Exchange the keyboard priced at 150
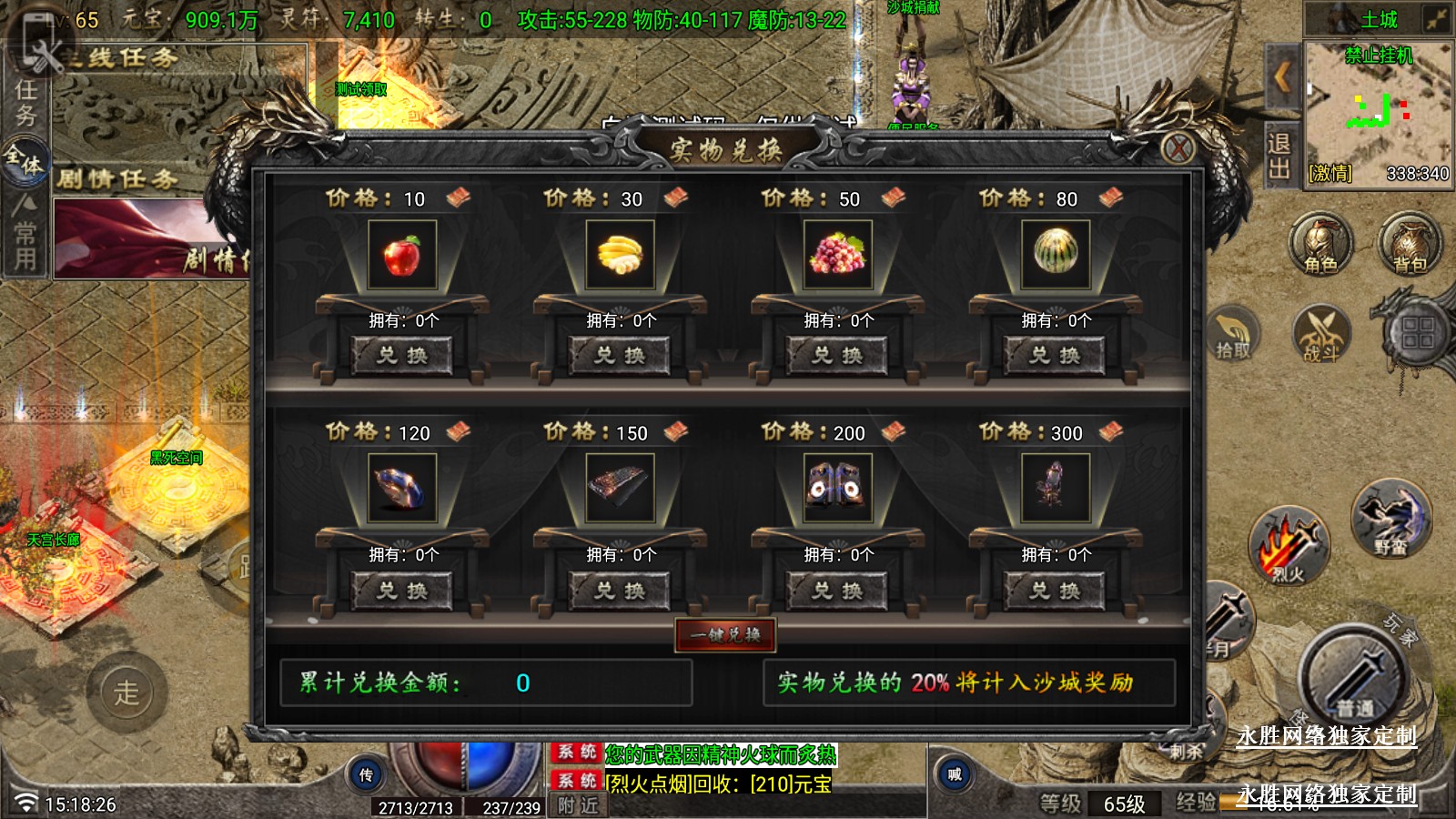1456x819 pixels. [620, 591]
